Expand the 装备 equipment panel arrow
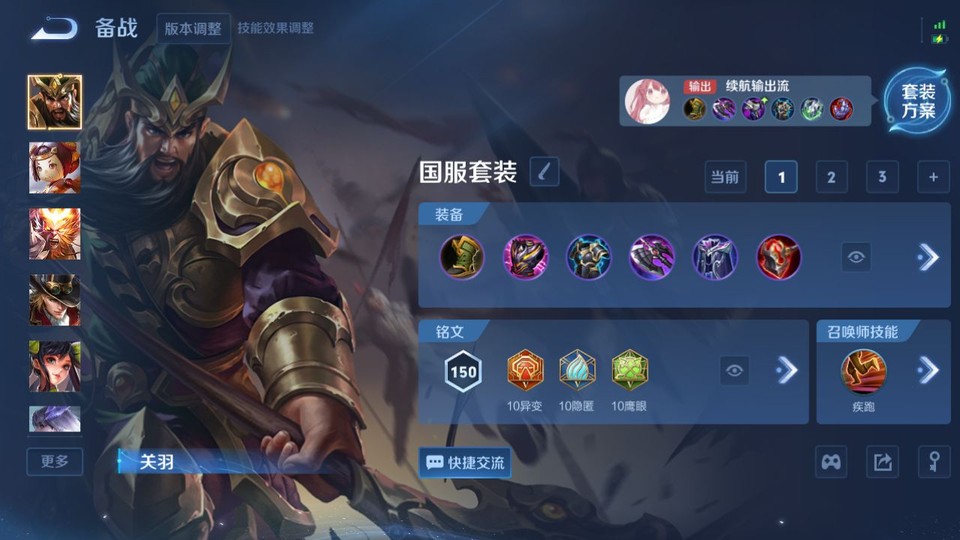The height and width of the screenshot is (540, 960). (x=928, y=257)
